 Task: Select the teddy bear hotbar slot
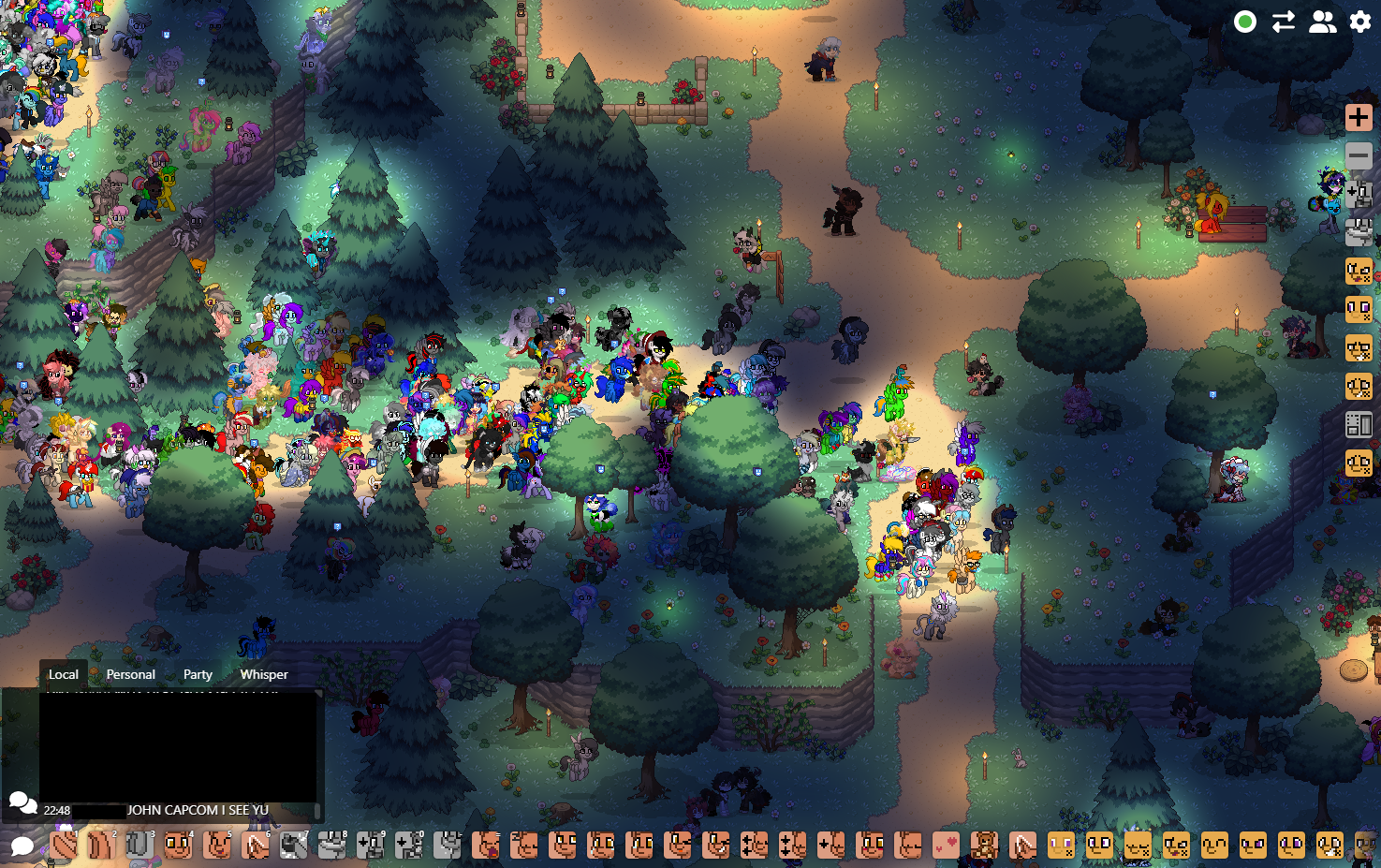(984, 846)
